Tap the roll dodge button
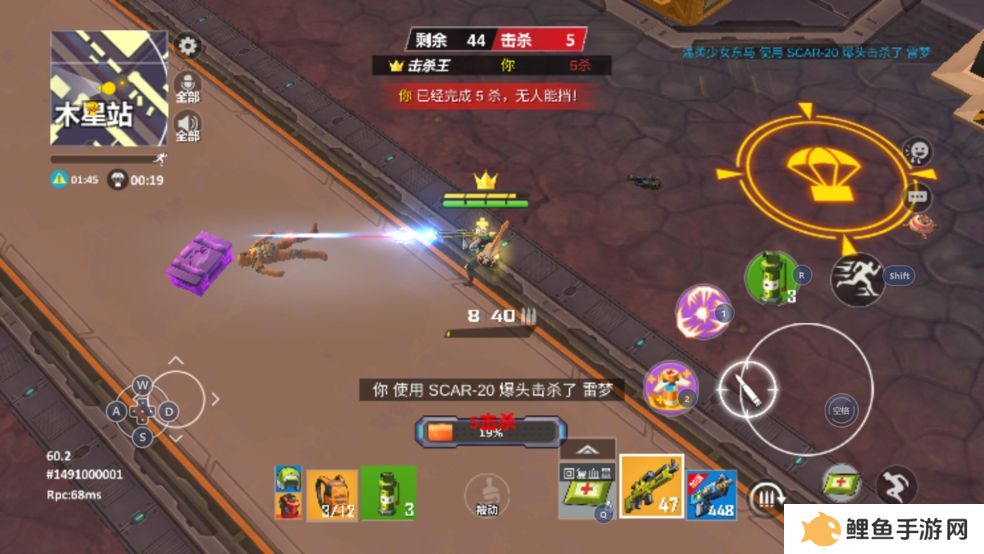The image size is (984, 554). click(896, 485)
